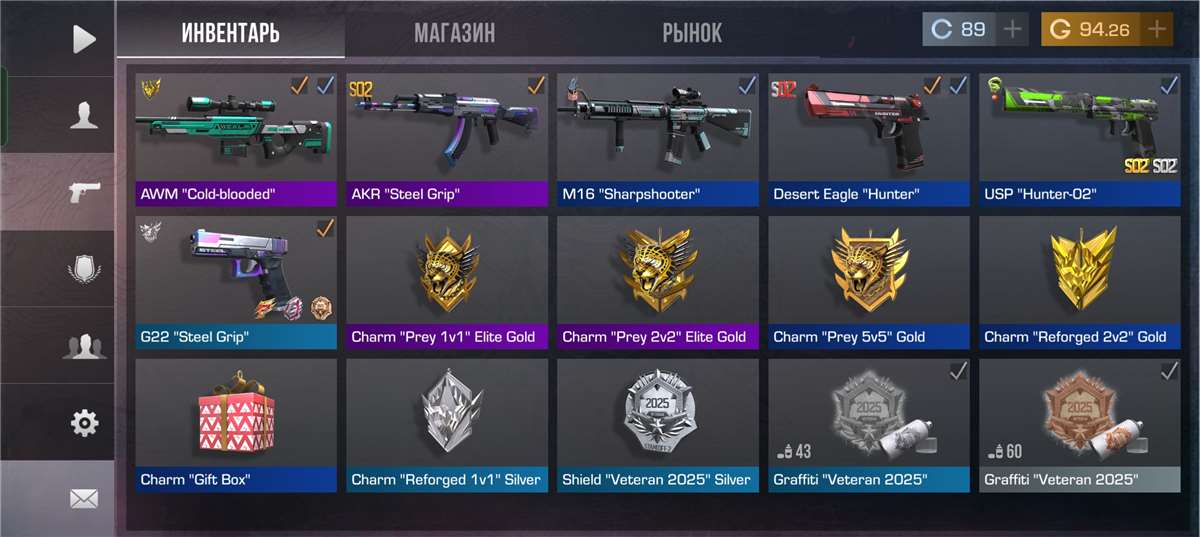Select the Charm "Gift Box" item
Screen dimensions: 1200x537
pos(236,424)
